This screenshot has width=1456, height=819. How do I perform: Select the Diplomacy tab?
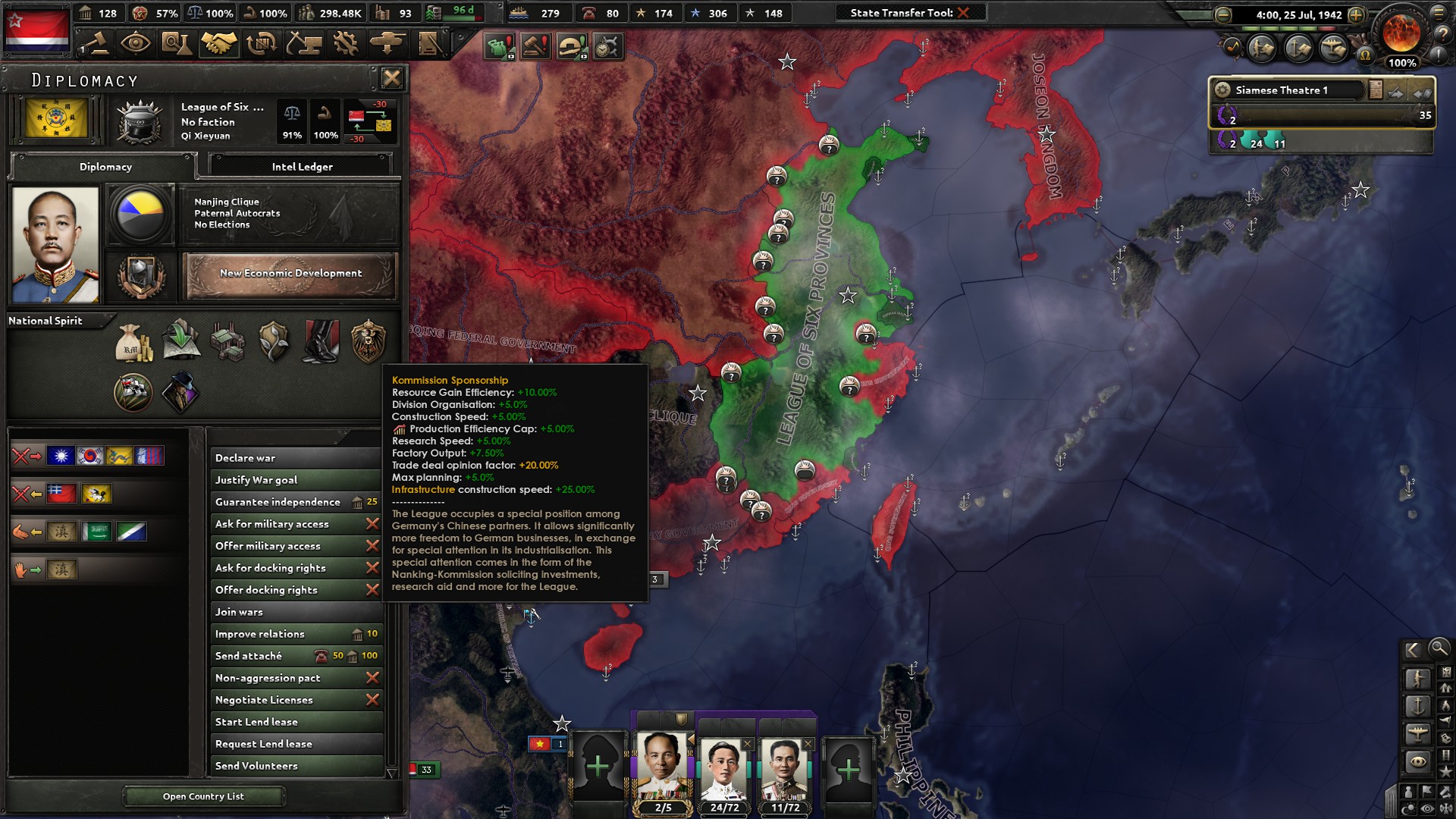point(105,167)
